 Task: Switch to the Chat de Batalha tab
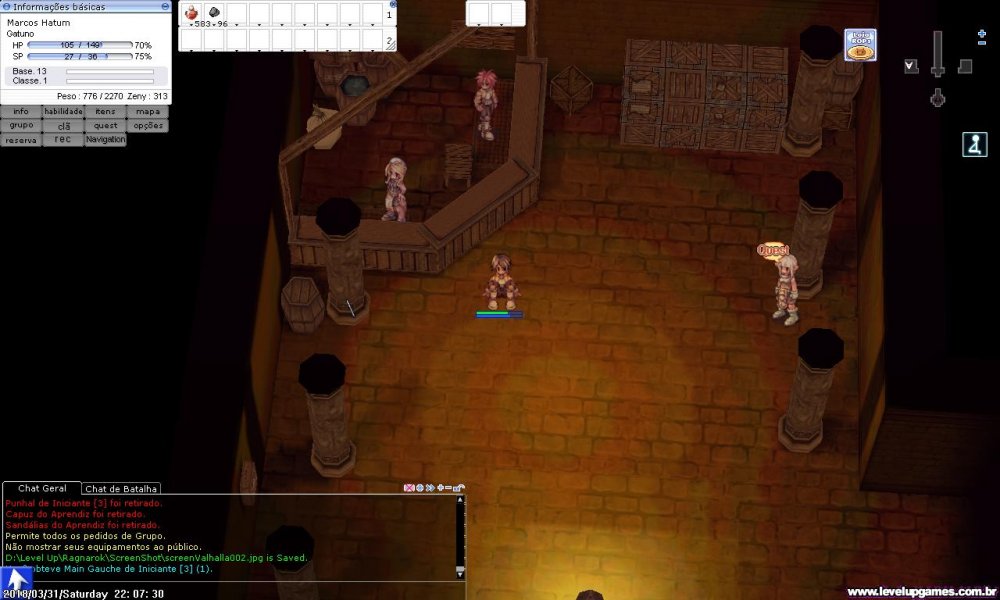[x=121, y=488]
